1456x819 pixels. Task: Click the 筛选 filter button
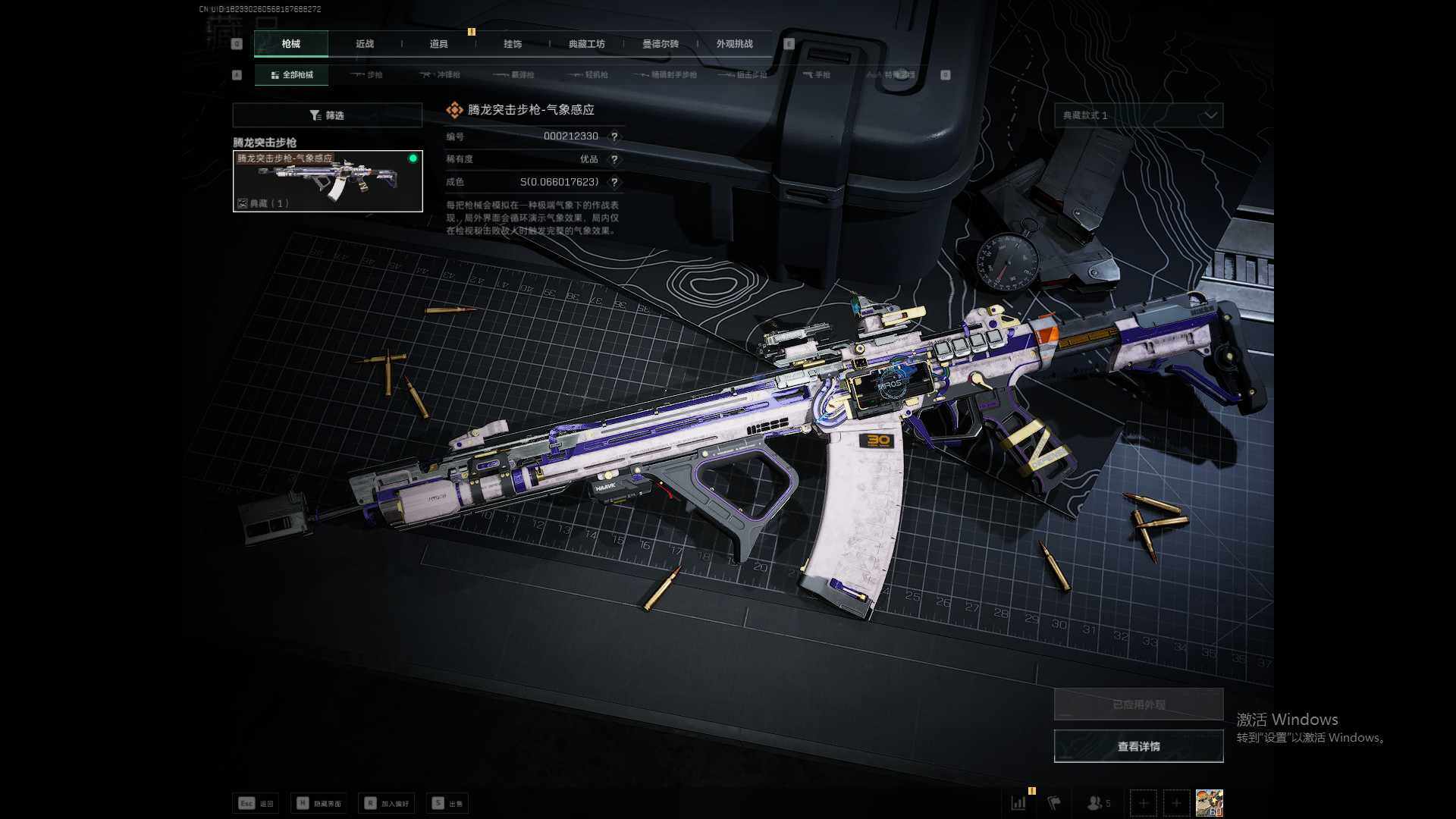point(327,115)
